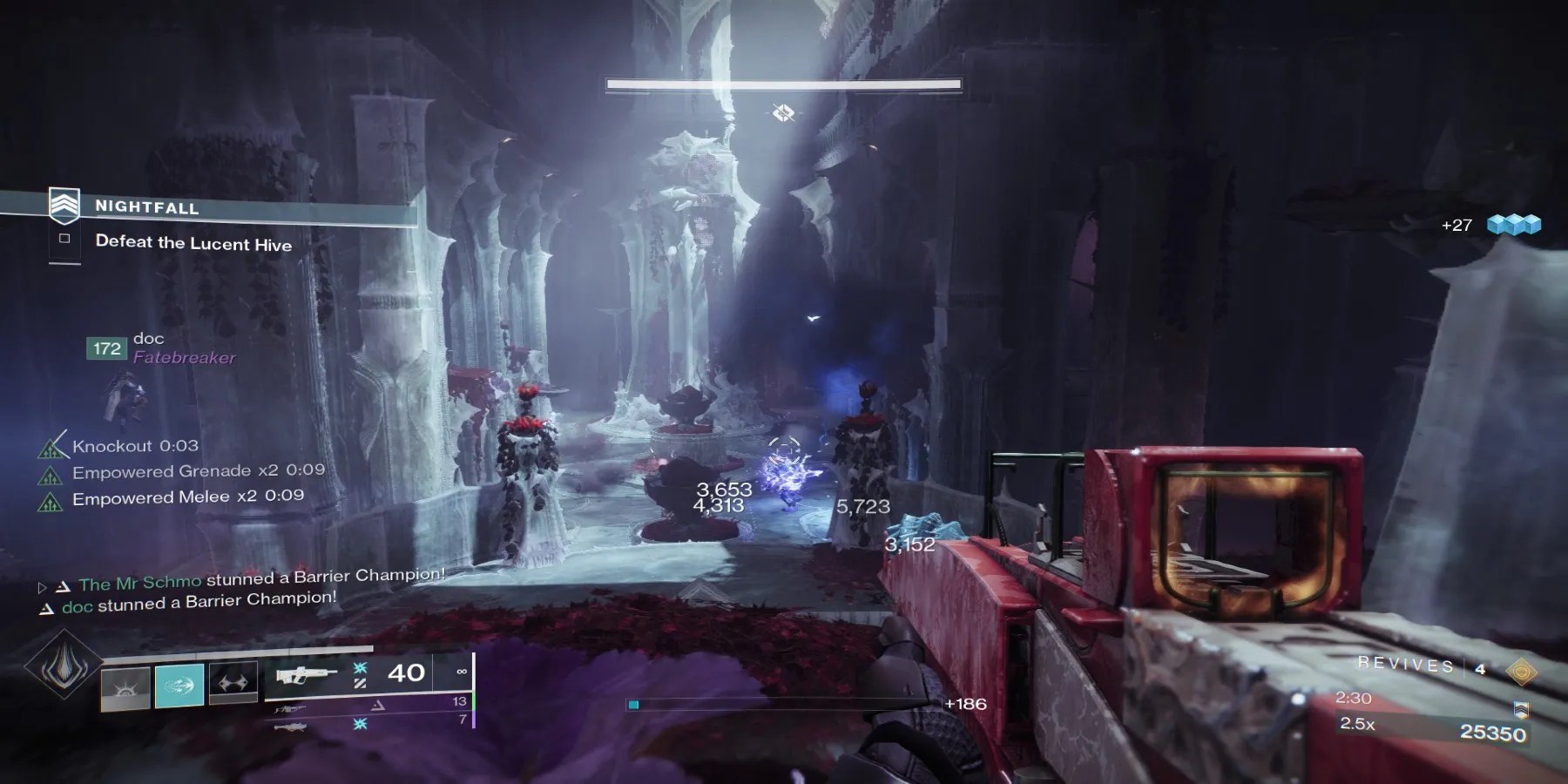Click The Mr Schmo feed message

click(x=261, y=579)
